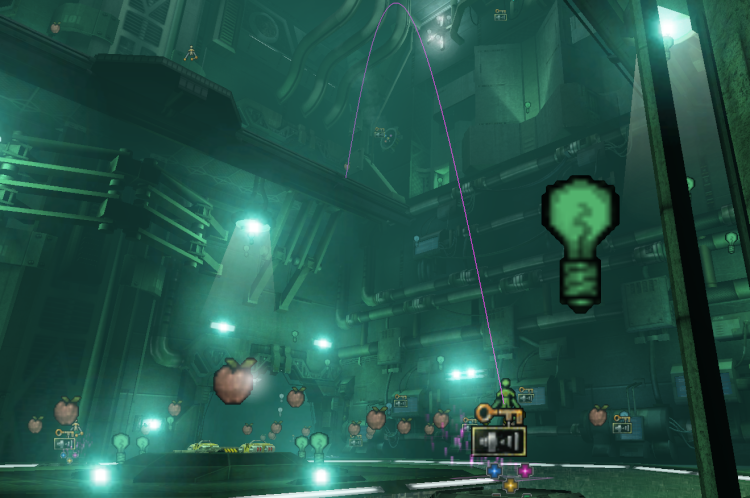Select the largest apple entity marker
750x498 pixels.
[x=234, y=381]
